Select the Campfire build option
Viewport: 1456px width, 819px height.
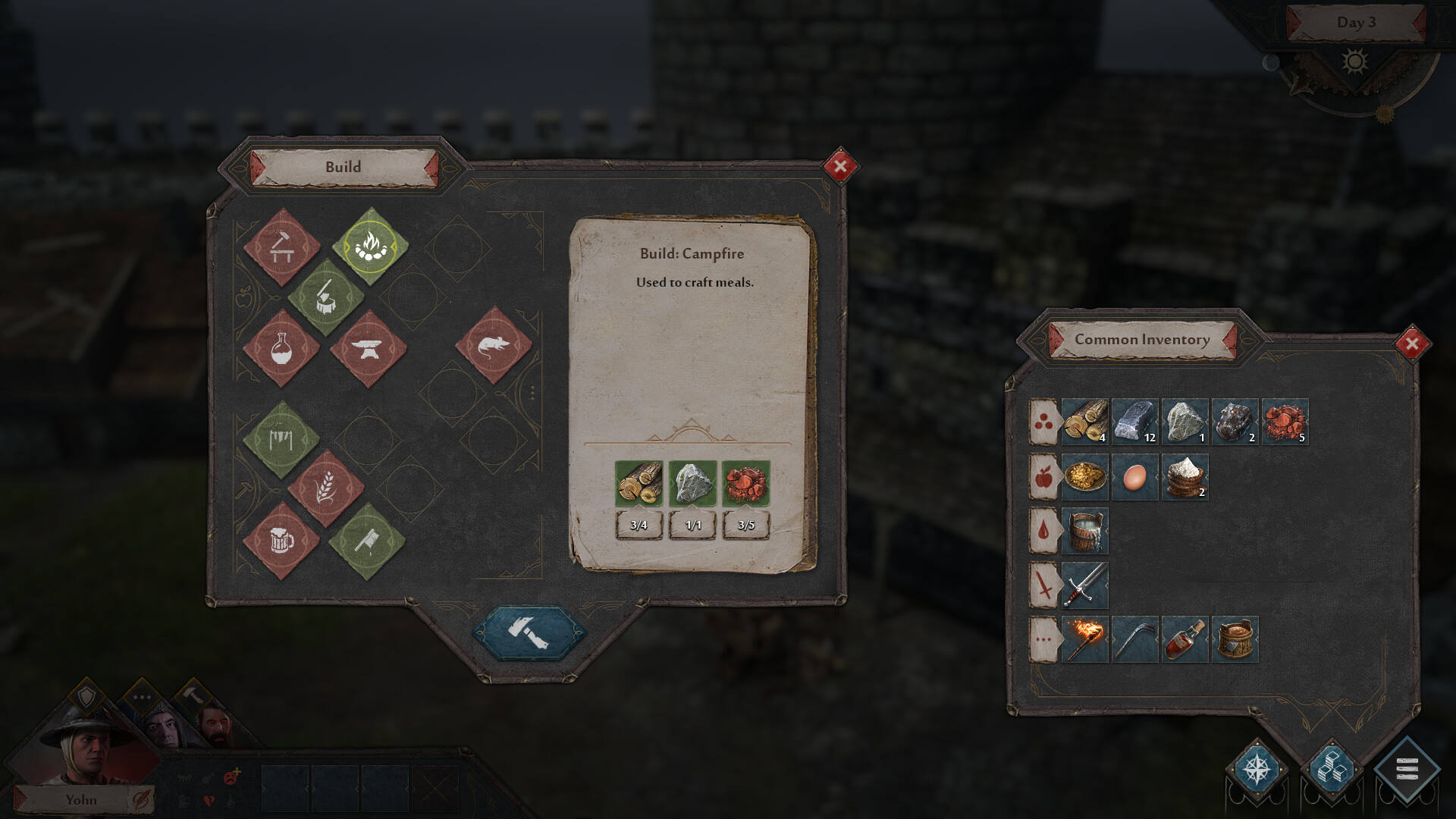pyautogui.click(x=370, y=246)
